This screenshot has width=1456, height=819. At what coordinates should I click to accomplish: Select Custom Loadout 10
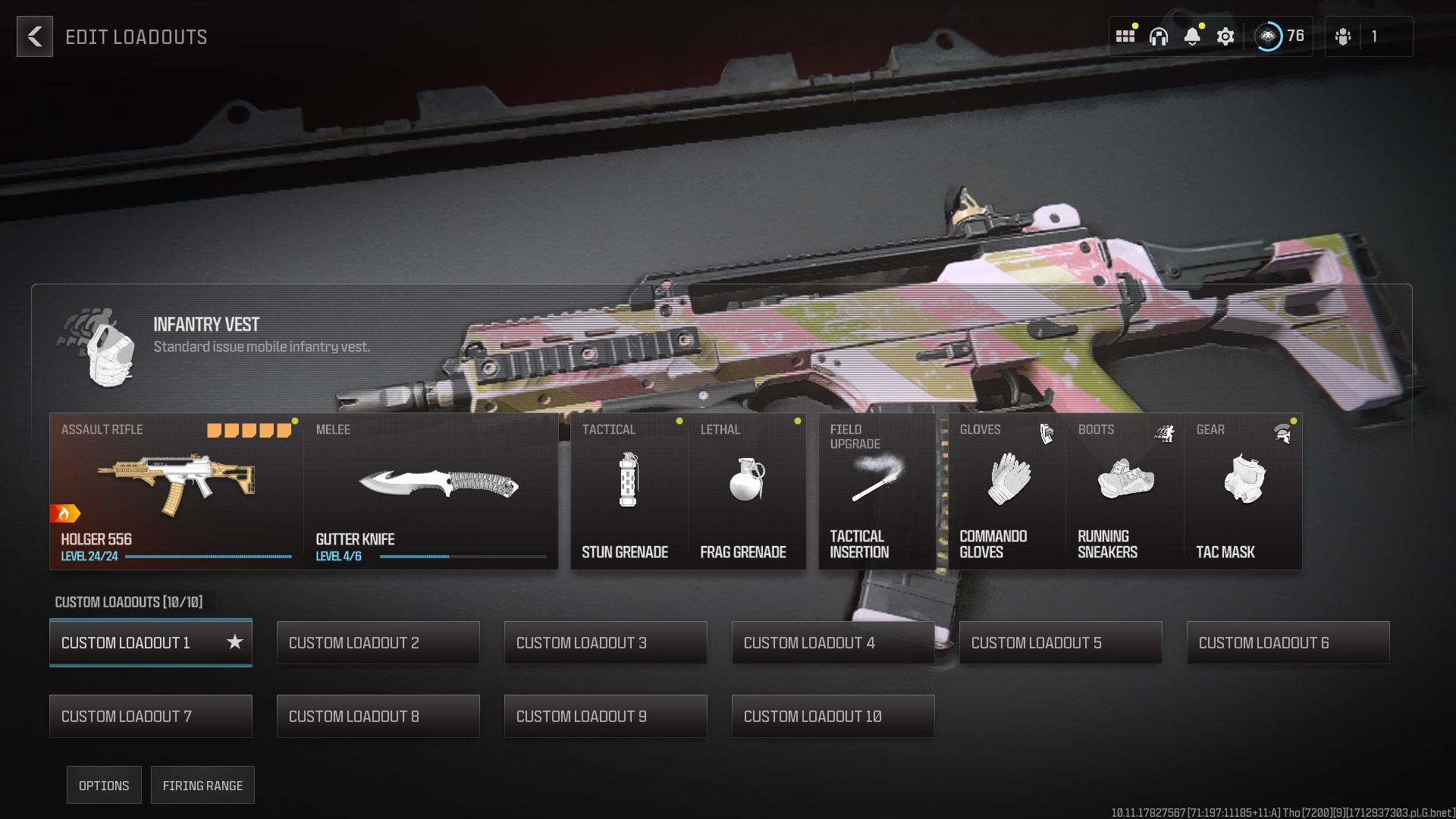coord(833,715)
